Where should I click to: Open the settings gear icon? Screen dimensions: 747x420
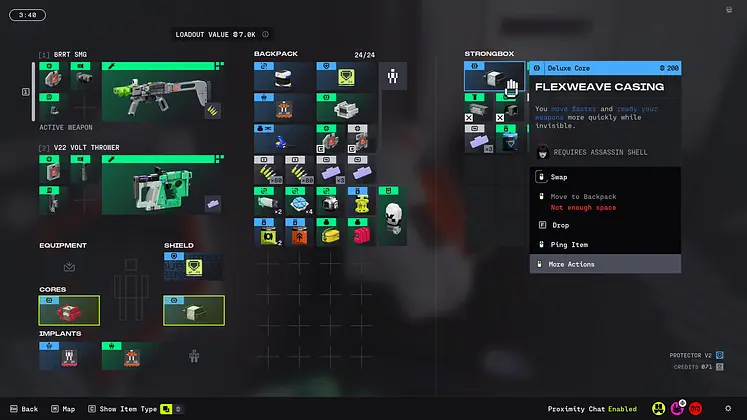pyautogui.click(x=728, y=408)
